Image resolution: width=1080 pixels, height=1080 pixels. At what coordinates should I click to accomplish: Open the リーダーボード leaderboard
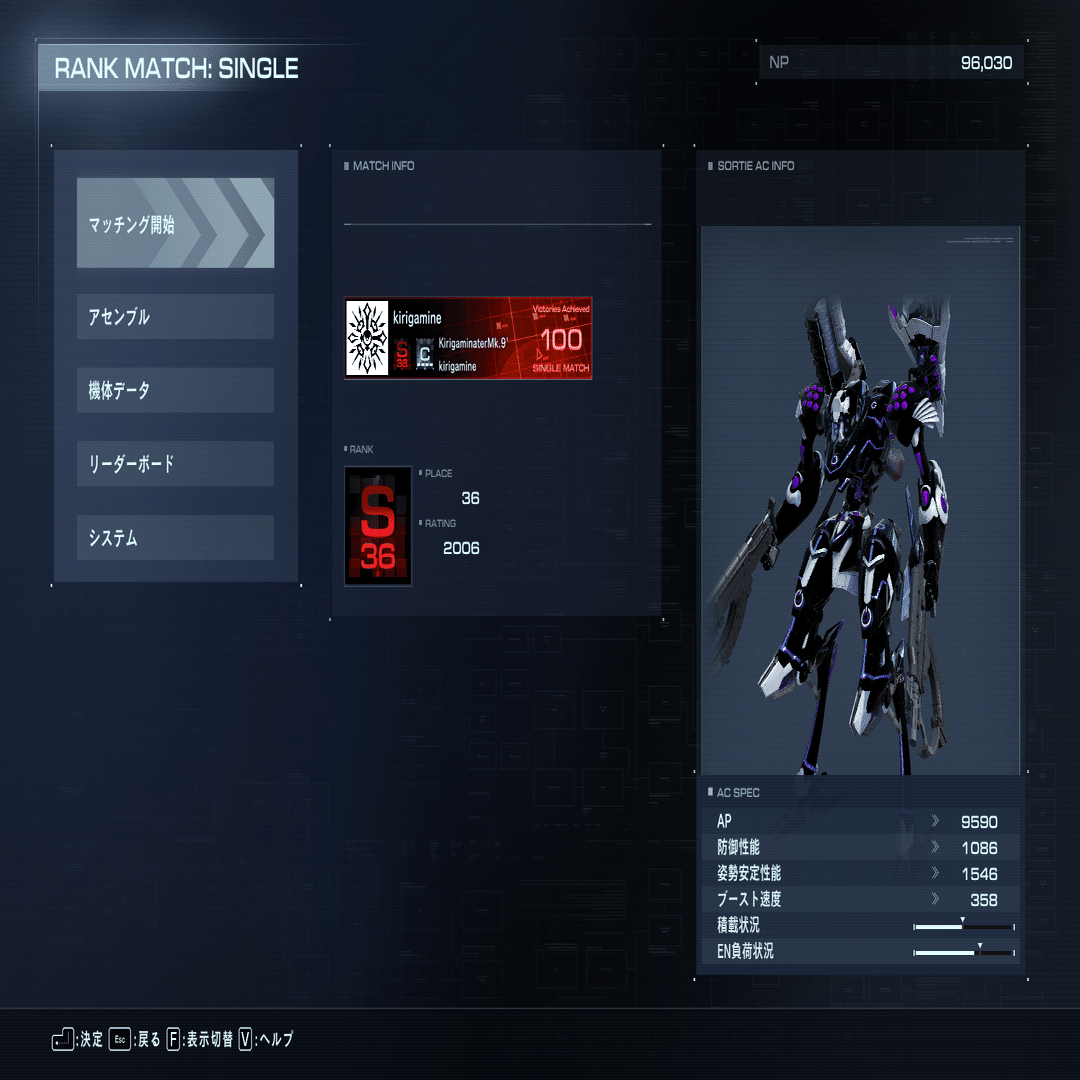tap(175, 464)
